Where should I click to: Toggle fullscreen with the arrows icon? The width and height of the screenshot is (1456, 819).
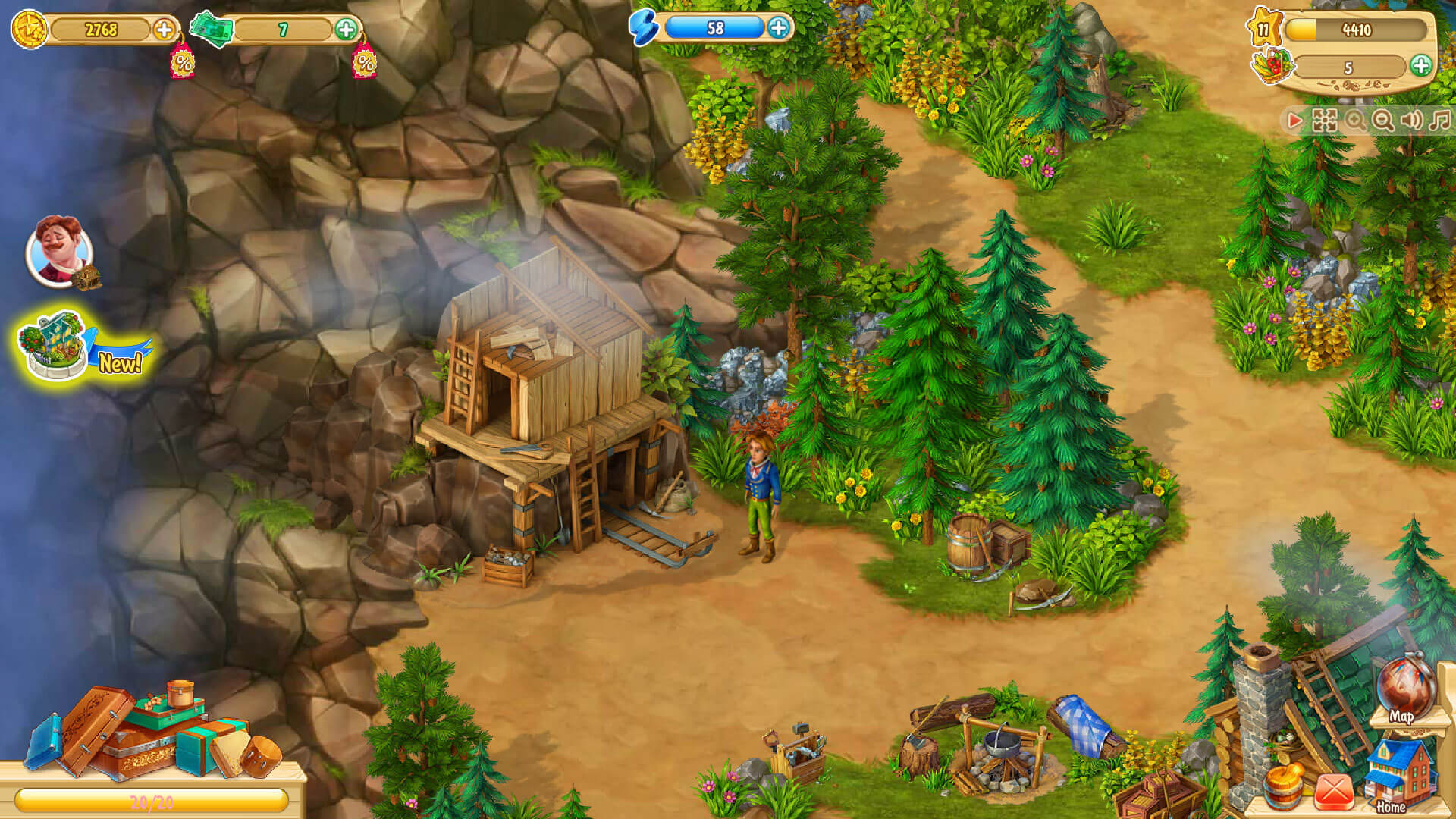pos(1325,121)
